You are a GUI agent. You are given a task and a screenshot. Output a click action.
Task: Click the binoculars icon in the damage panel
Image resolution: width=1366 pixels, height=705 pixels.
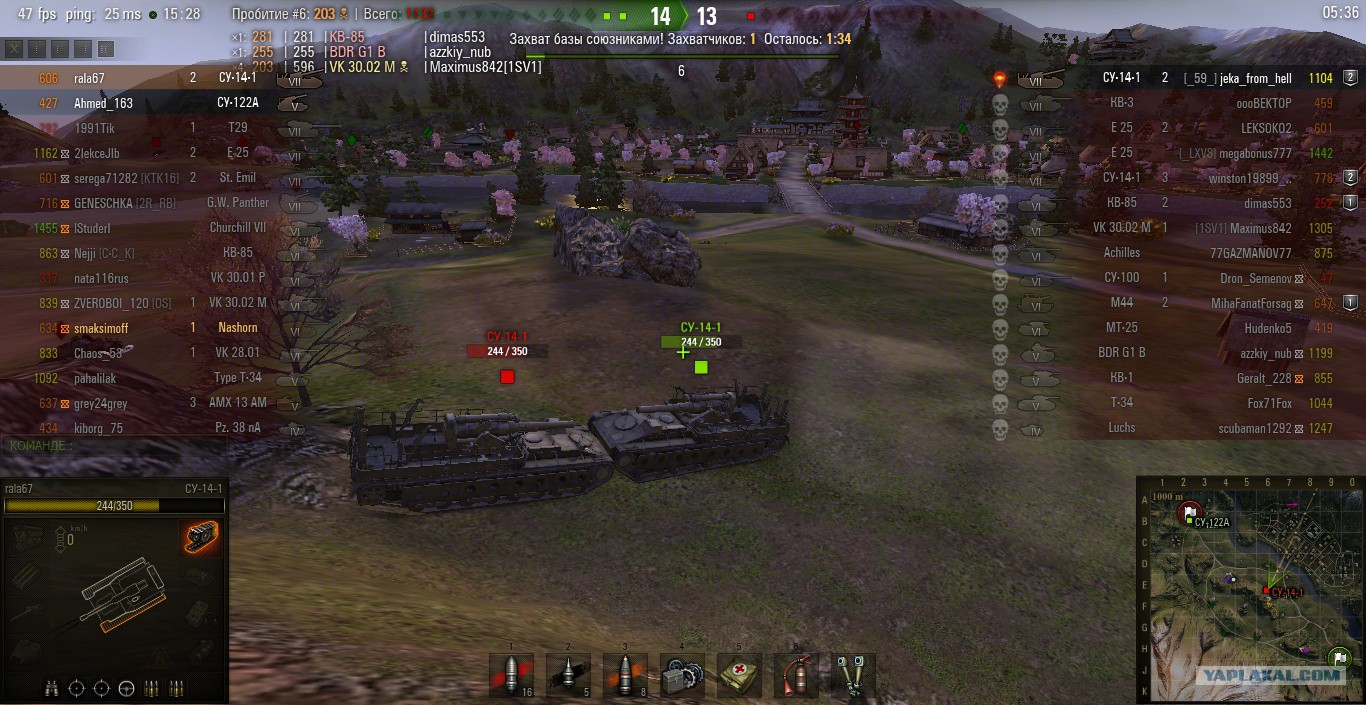click(x=51, y=688)
